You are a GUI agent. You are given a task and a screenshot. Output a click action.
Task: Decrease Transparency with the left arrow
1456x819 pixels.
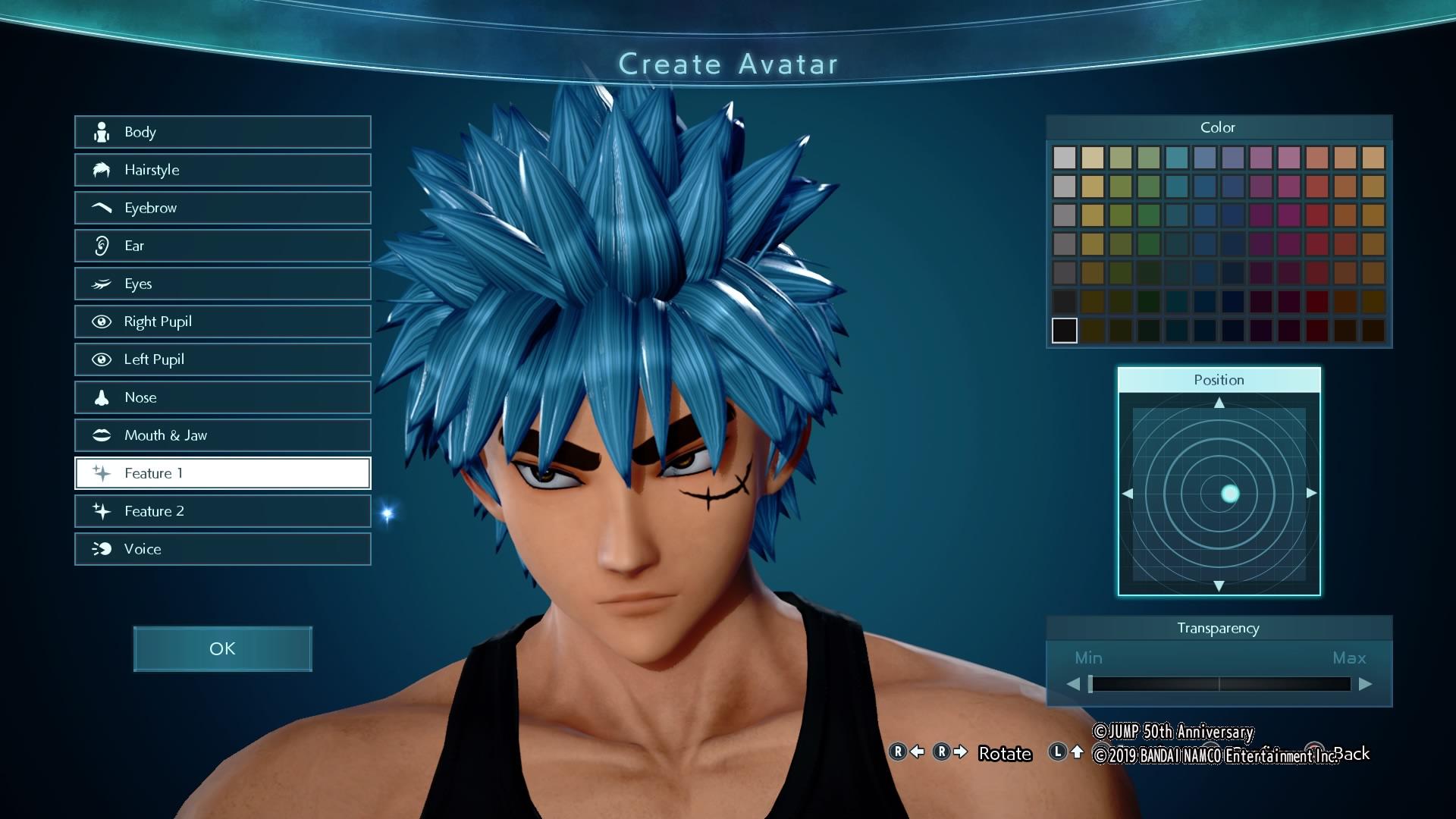(1073, 684)
